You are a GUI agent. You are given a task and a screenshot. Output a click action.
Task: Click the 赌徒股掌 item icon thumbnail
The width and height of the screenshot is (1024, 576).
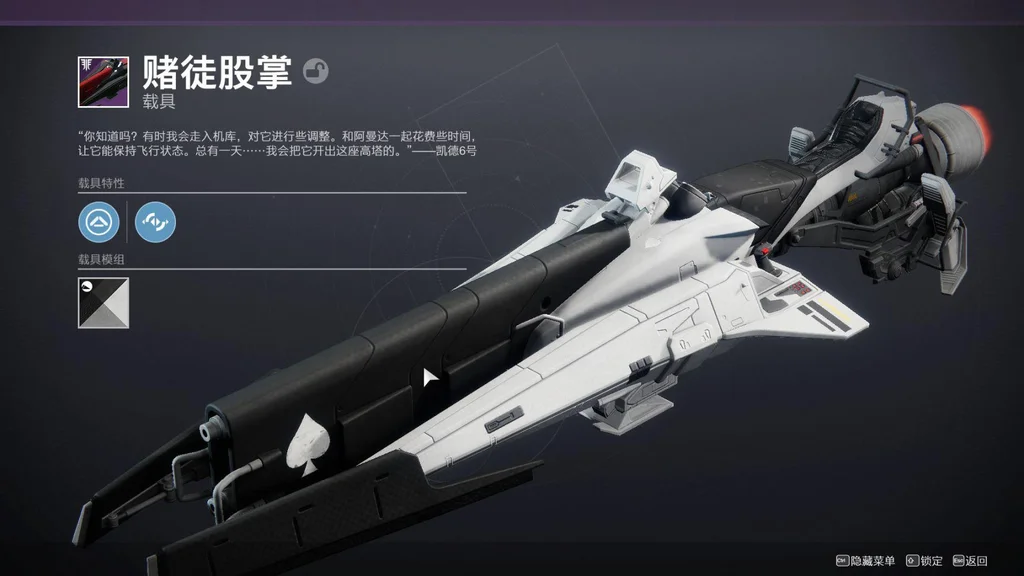[x=103, y=81]
